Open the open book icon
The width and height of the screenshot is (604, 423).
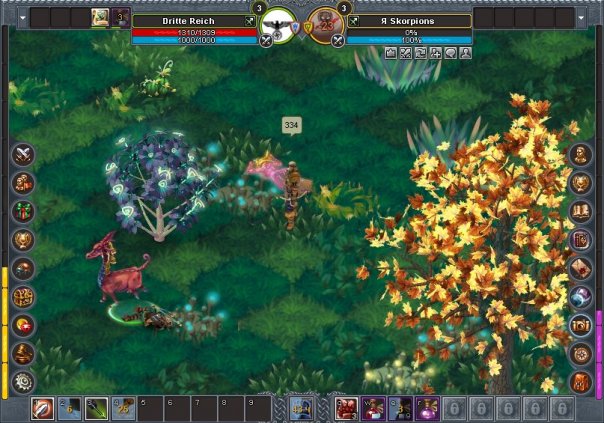pos(581,211)
